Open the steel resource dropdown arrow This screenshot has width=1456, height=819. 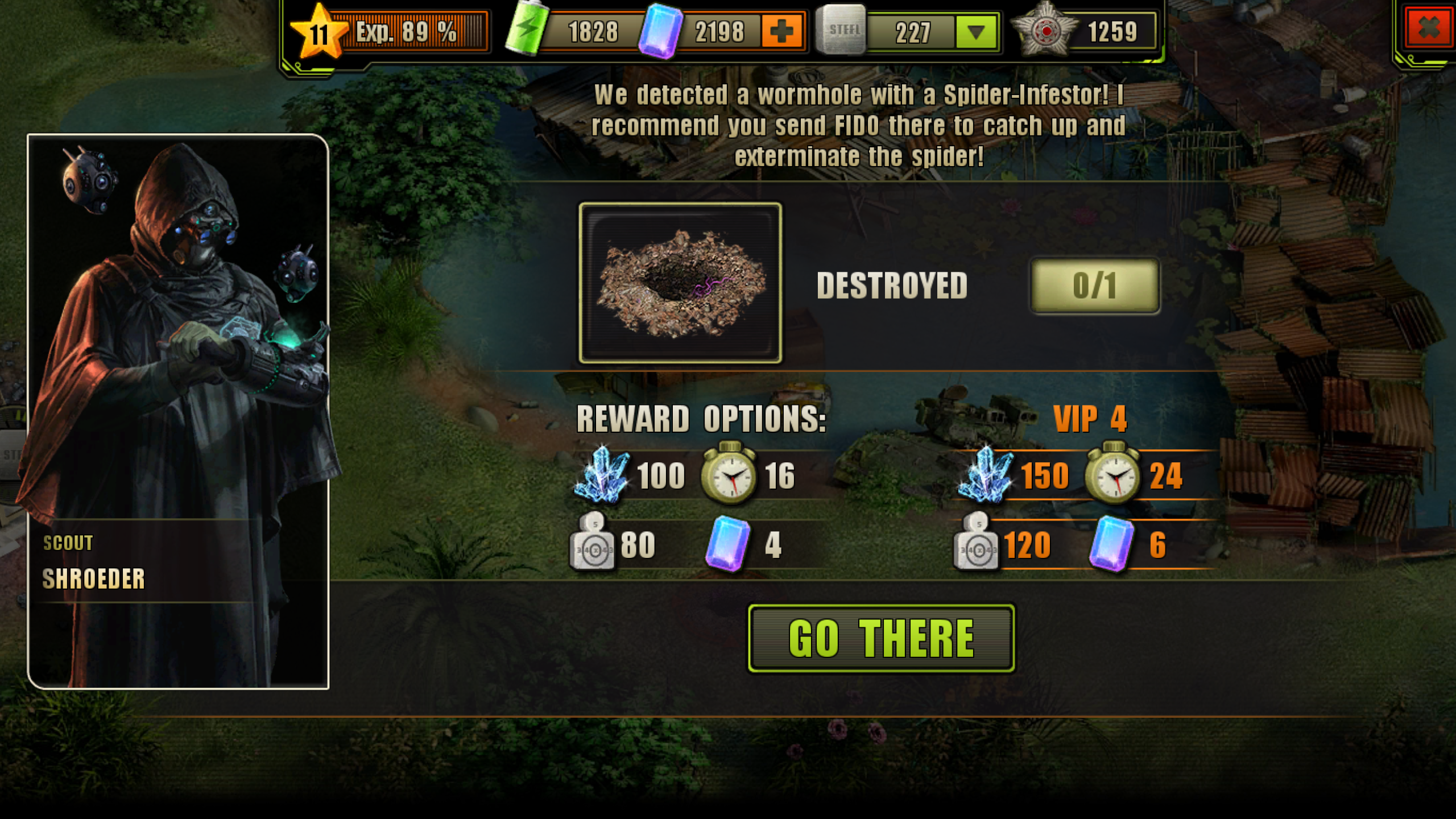point(975,32)
